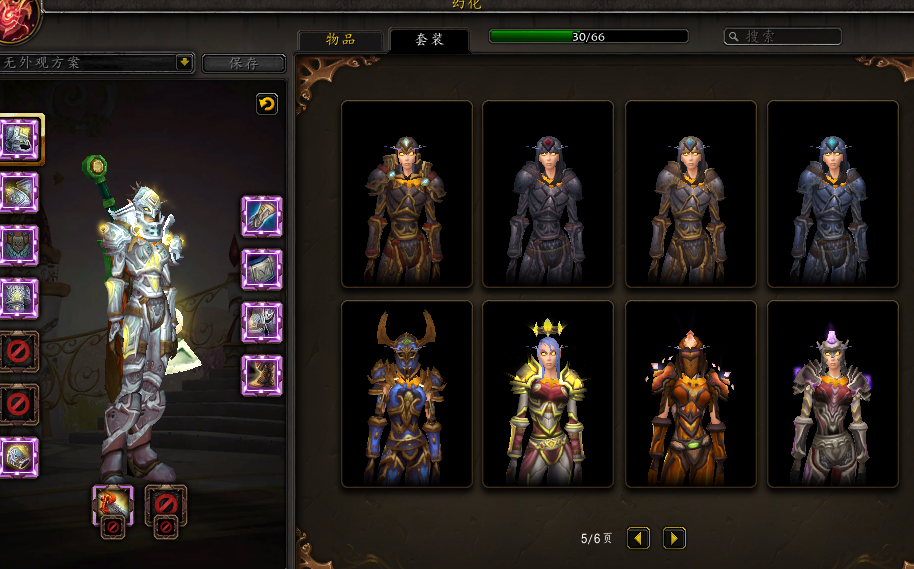
Task: Select the 套装 (Sets) tab
Action: (x=429, y=40)
